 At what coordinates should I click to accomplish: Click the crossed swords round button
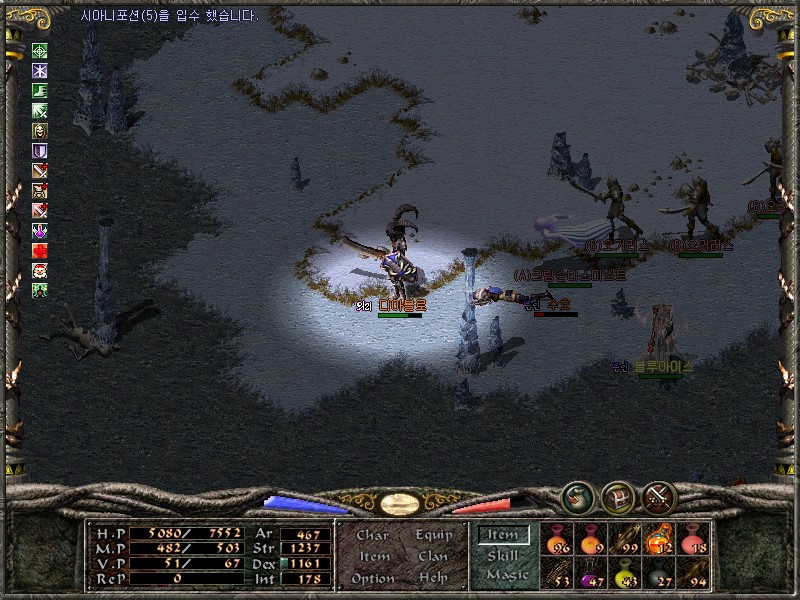(659, 496)
